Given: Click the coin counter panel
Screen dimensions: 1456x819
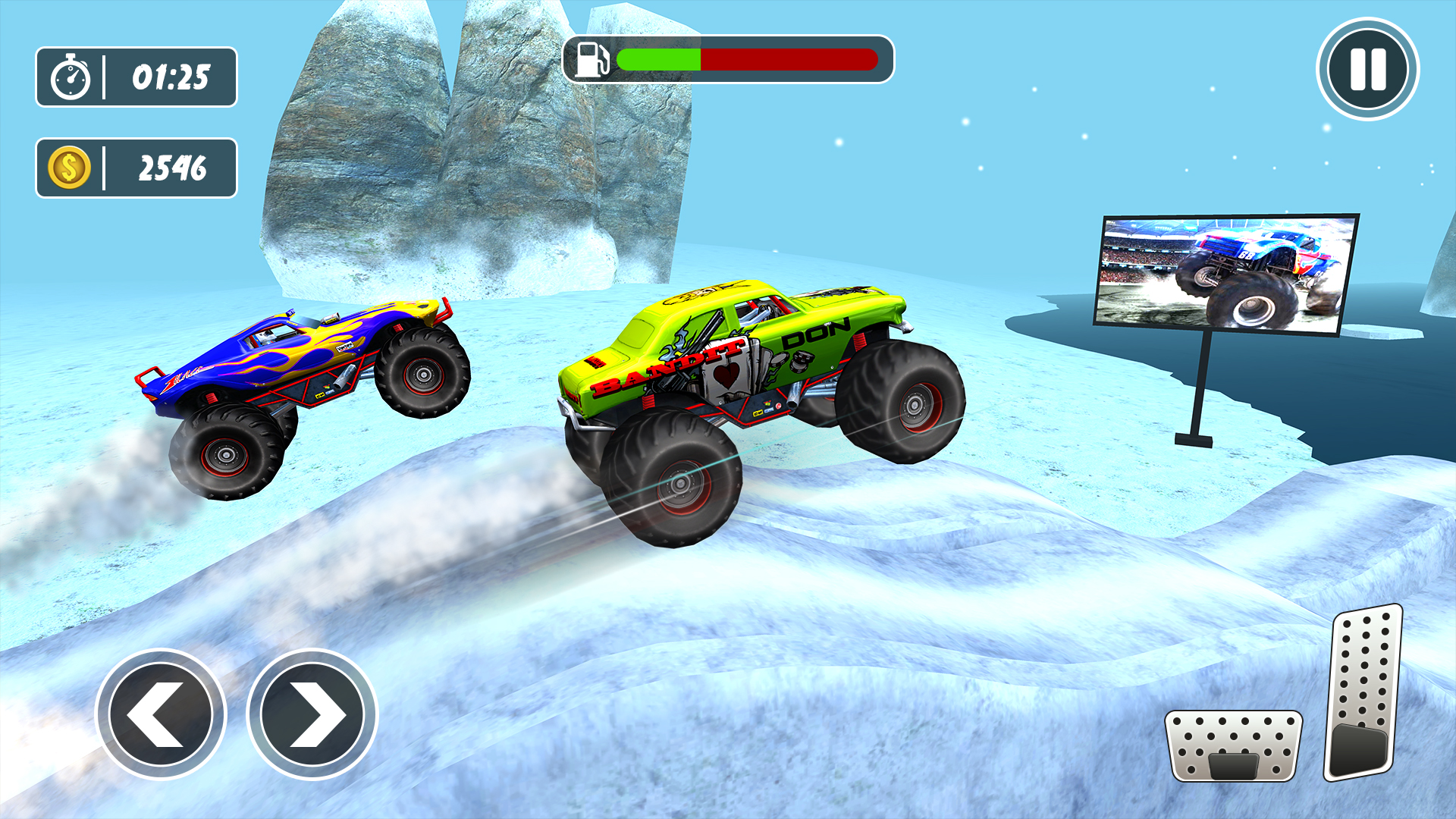Looking at the screenshot, I should pyautogui.click(x=136, y=168).
